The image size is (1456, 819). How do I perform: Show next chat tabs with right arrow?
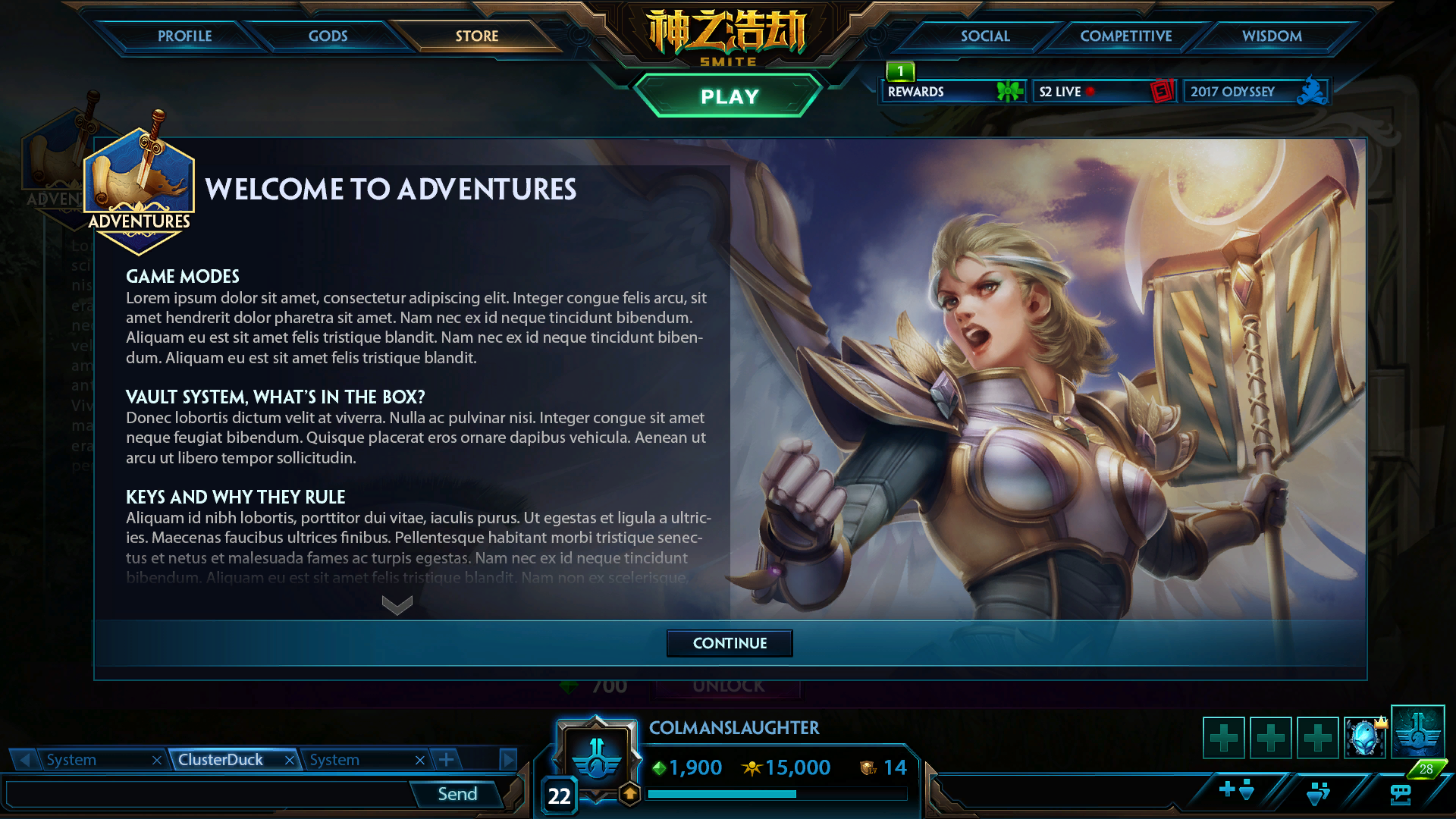coord(507,759)
